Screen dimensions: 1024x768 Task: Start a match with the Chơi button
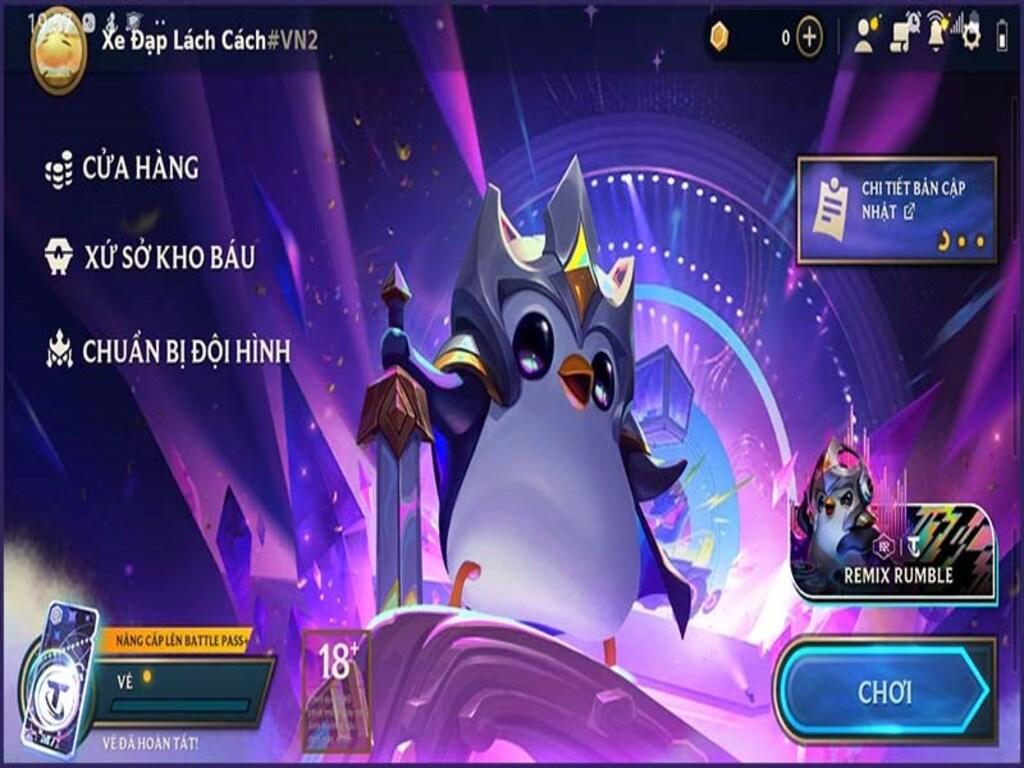pyautogui.click(x=884, y=692)
